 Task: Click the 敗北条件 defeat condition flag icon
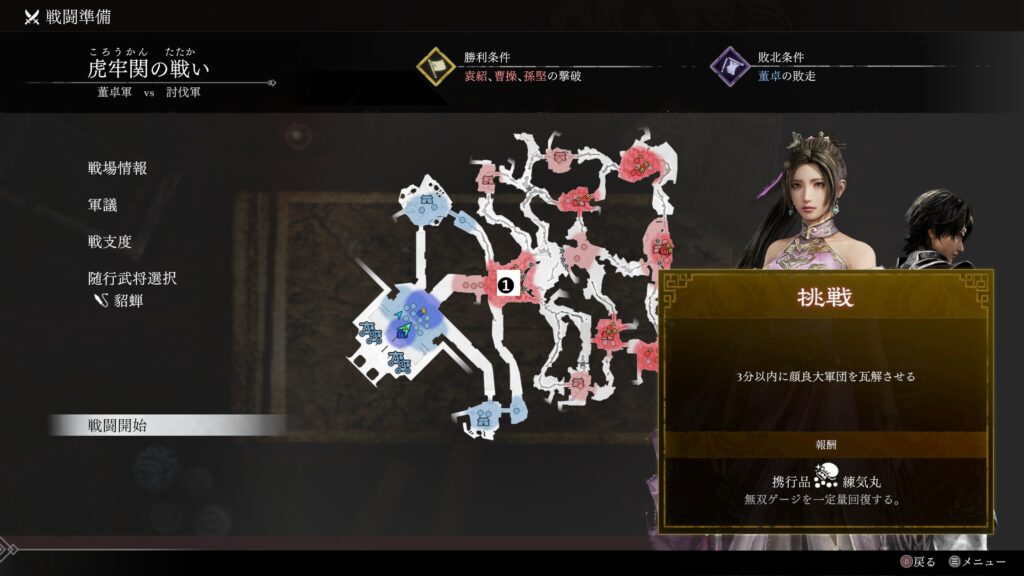730,67
